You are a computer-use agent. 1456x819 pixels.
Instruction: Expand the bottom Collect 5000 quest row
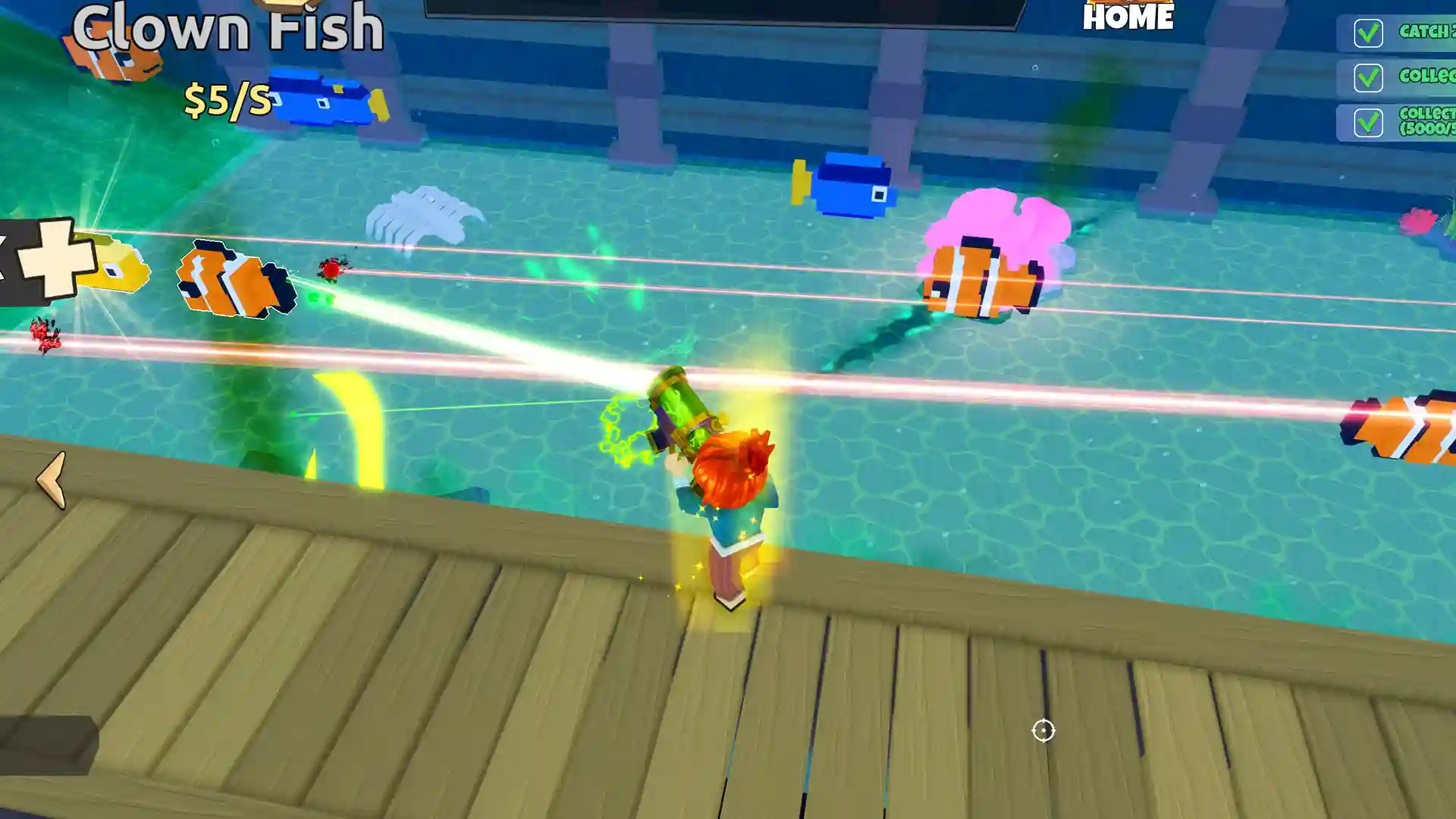coord(1426,121)
